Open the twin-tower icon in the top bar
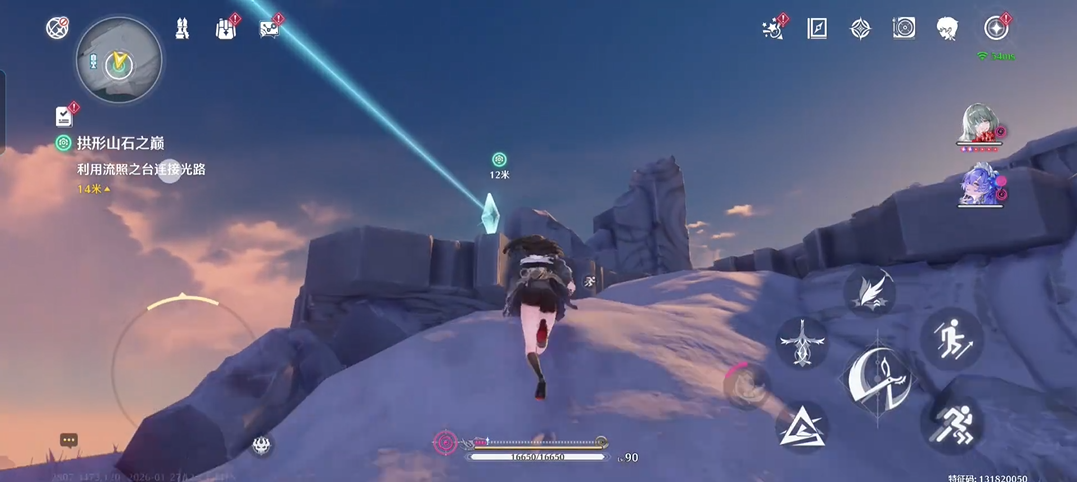Image resolution: width=1077 pixels, height=482 pixels. pyautogui.click(x=182, y=29)
